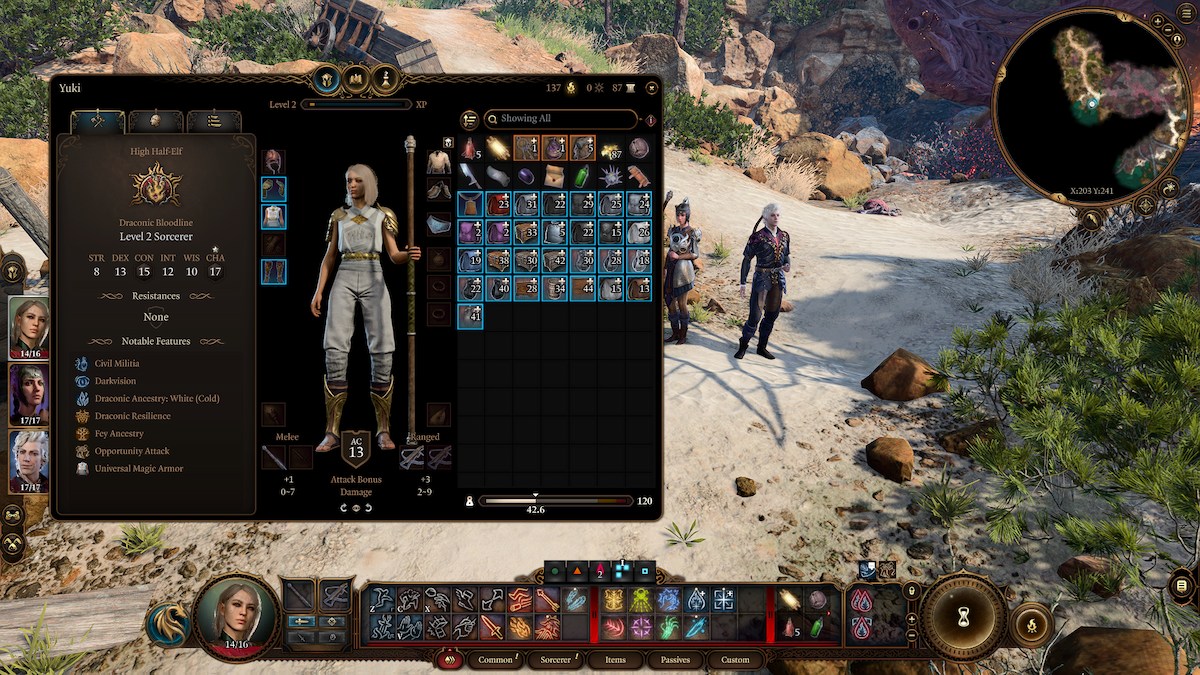The width and height of the screenshot is (1200, 675).
Task: Select the equipped helmet slot
Action: (x=273, y=161)
